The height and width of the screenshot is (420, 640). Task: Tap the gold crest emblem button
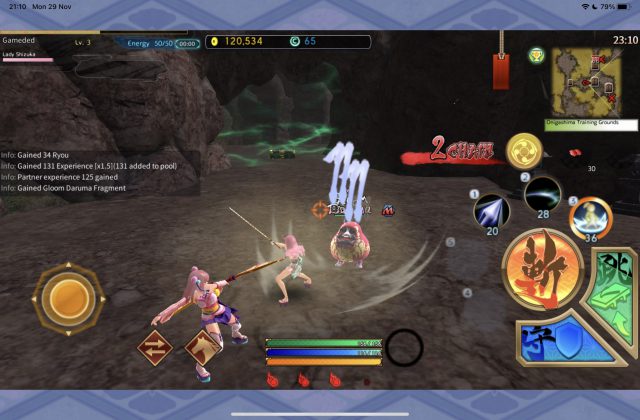pos(524,151)
